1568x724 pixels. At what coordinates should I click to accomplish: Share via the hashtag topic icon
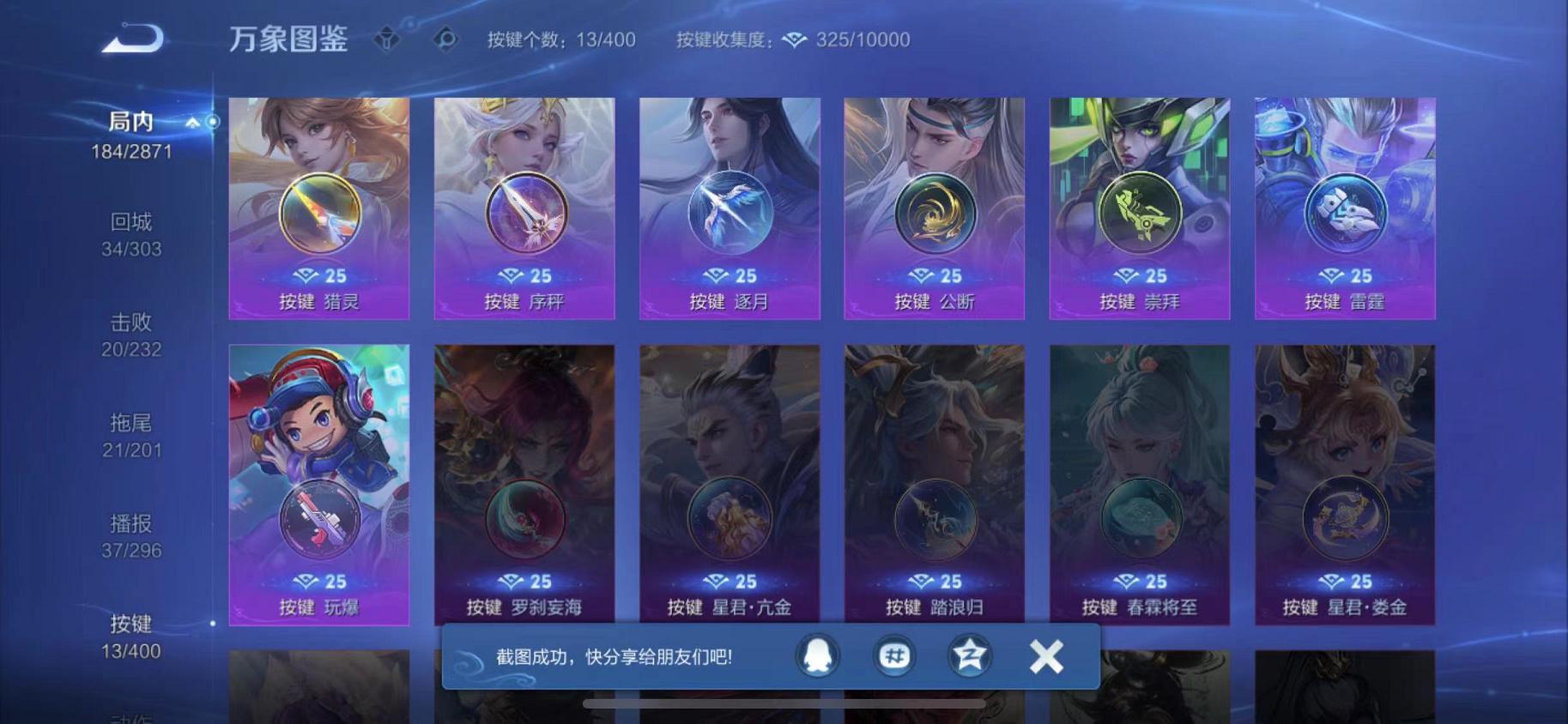pyautogui.click(x=893, y=655)
